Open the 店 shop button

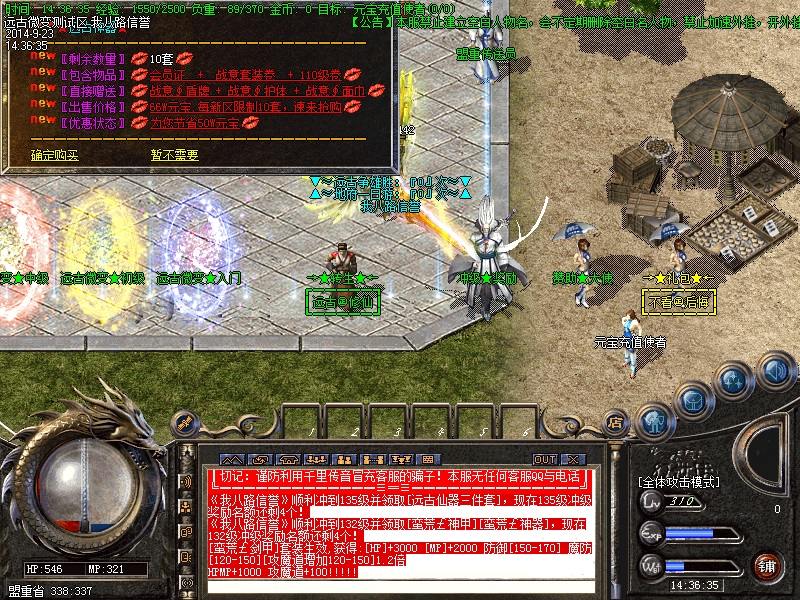tap(614, 424)
